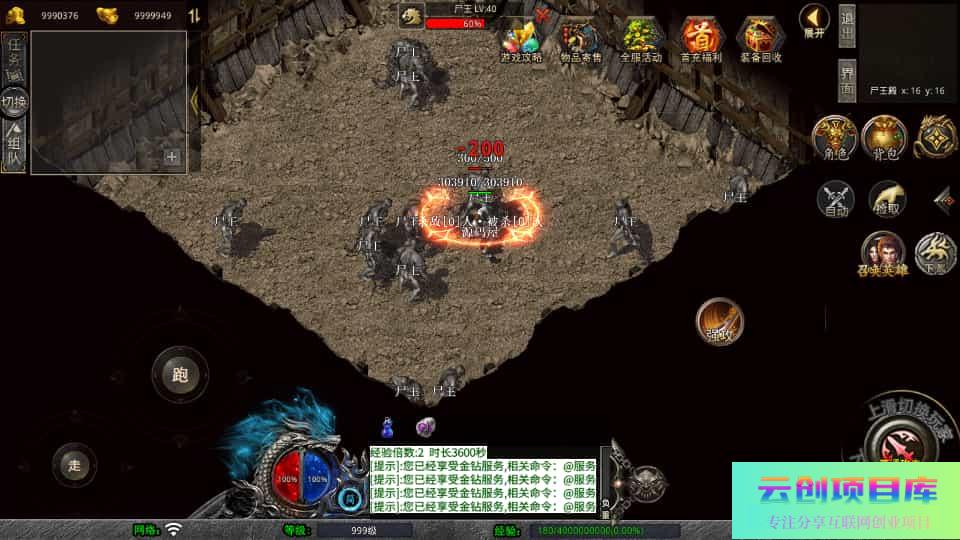Select the 退出 exit tab
Screen dimensions: 960x540
pyautogui.click(x=846, y=26)
